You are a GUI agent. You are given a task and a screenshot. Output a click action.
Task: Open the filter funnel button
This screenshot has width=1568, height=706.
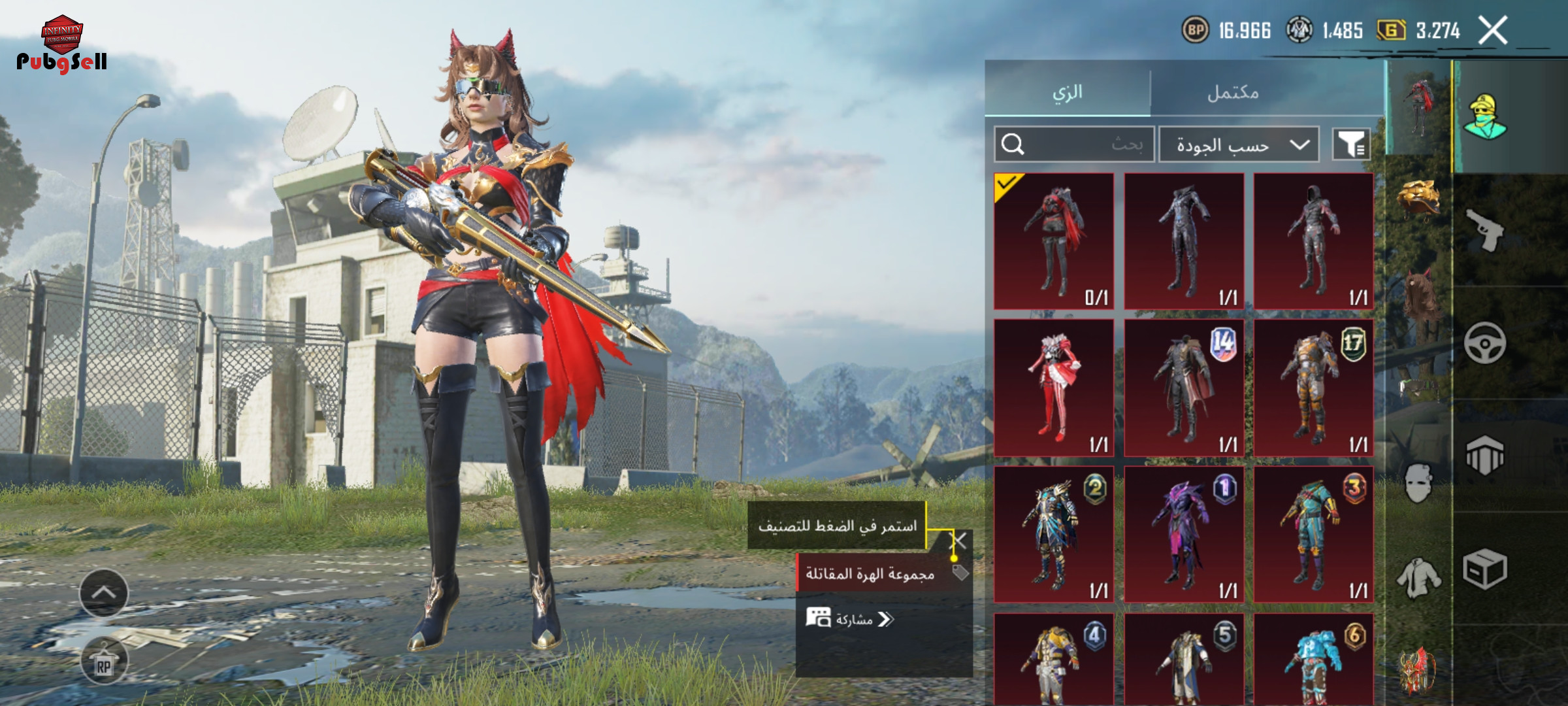click(1351, 144)
